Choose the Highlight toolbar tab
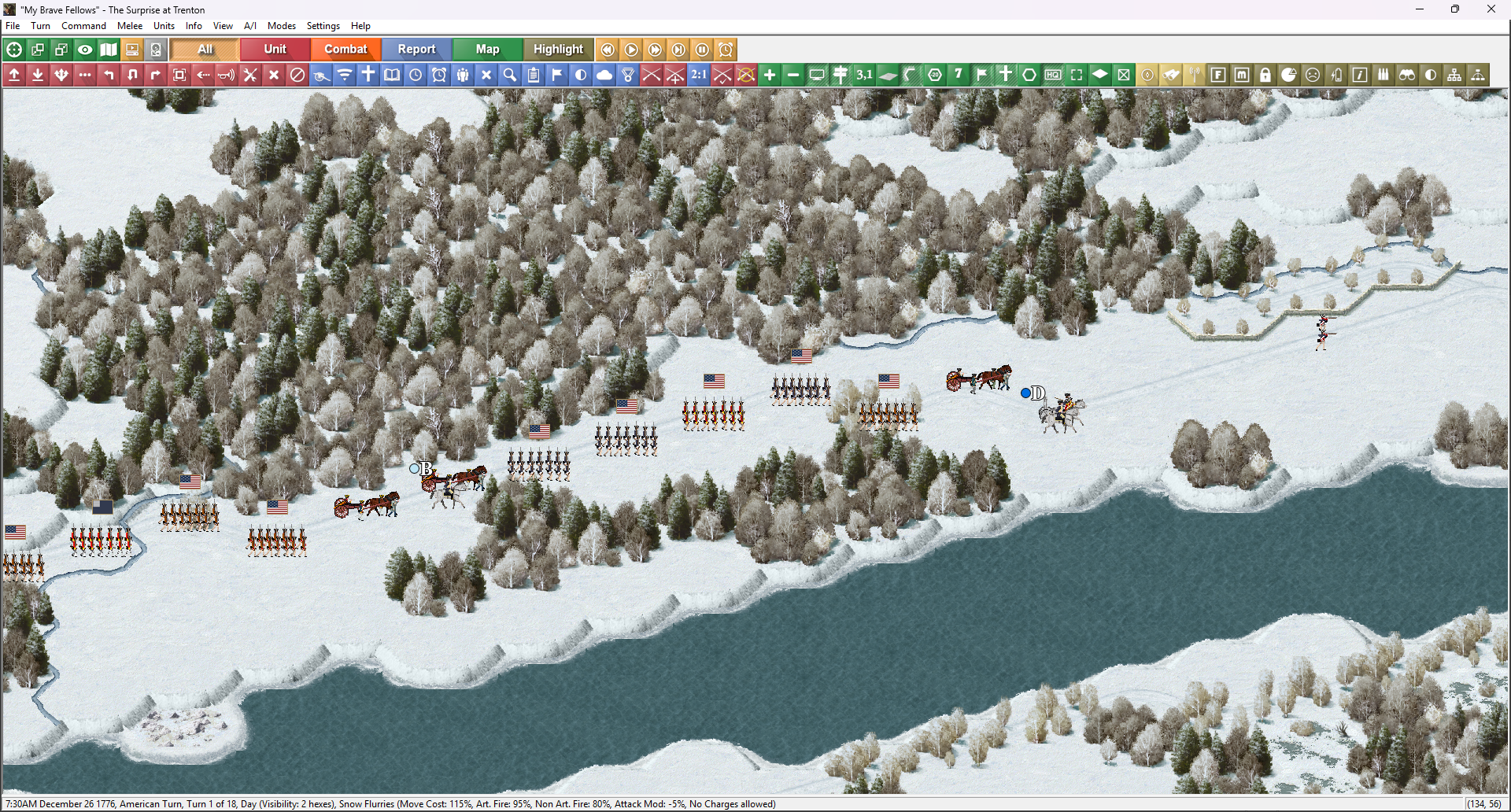 click(x=558, y=49)
